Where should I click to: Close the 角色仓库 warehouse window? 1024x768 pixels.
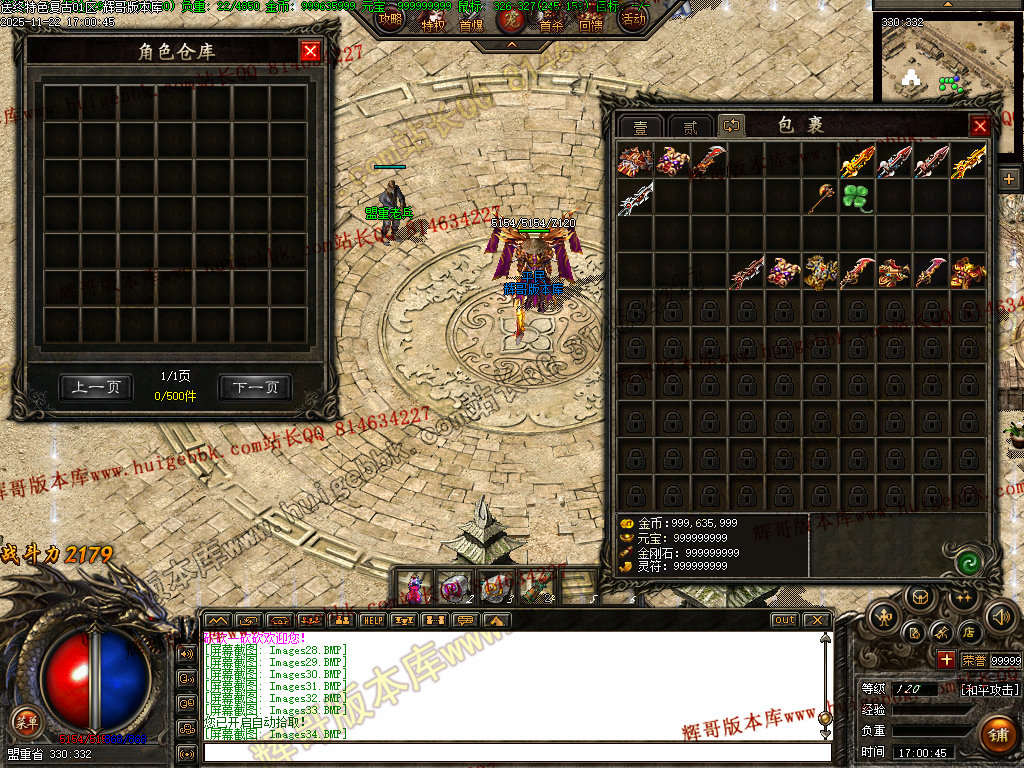pos(311,51)
